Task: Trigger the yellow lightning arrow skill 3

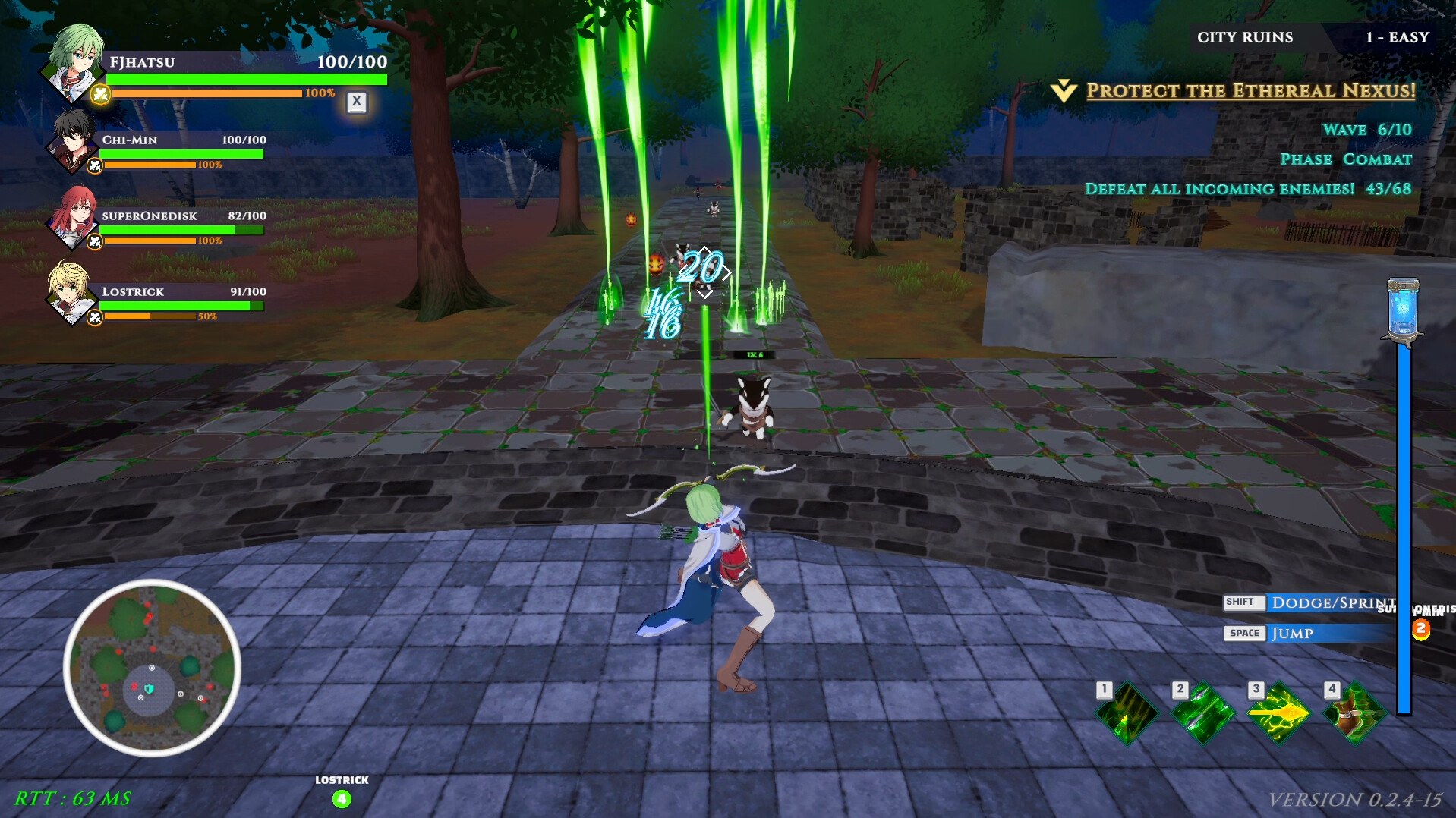Action: point(1279,713)
